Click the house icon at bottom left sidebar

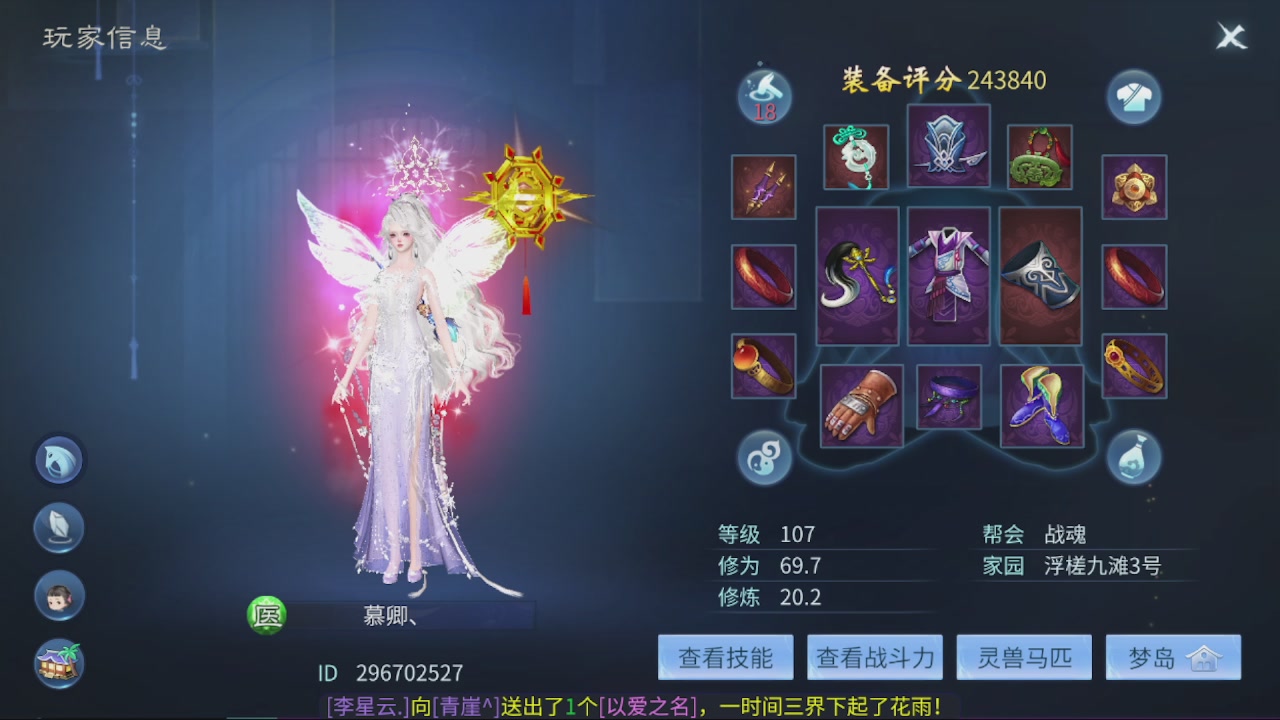click(x=58, y=660)
